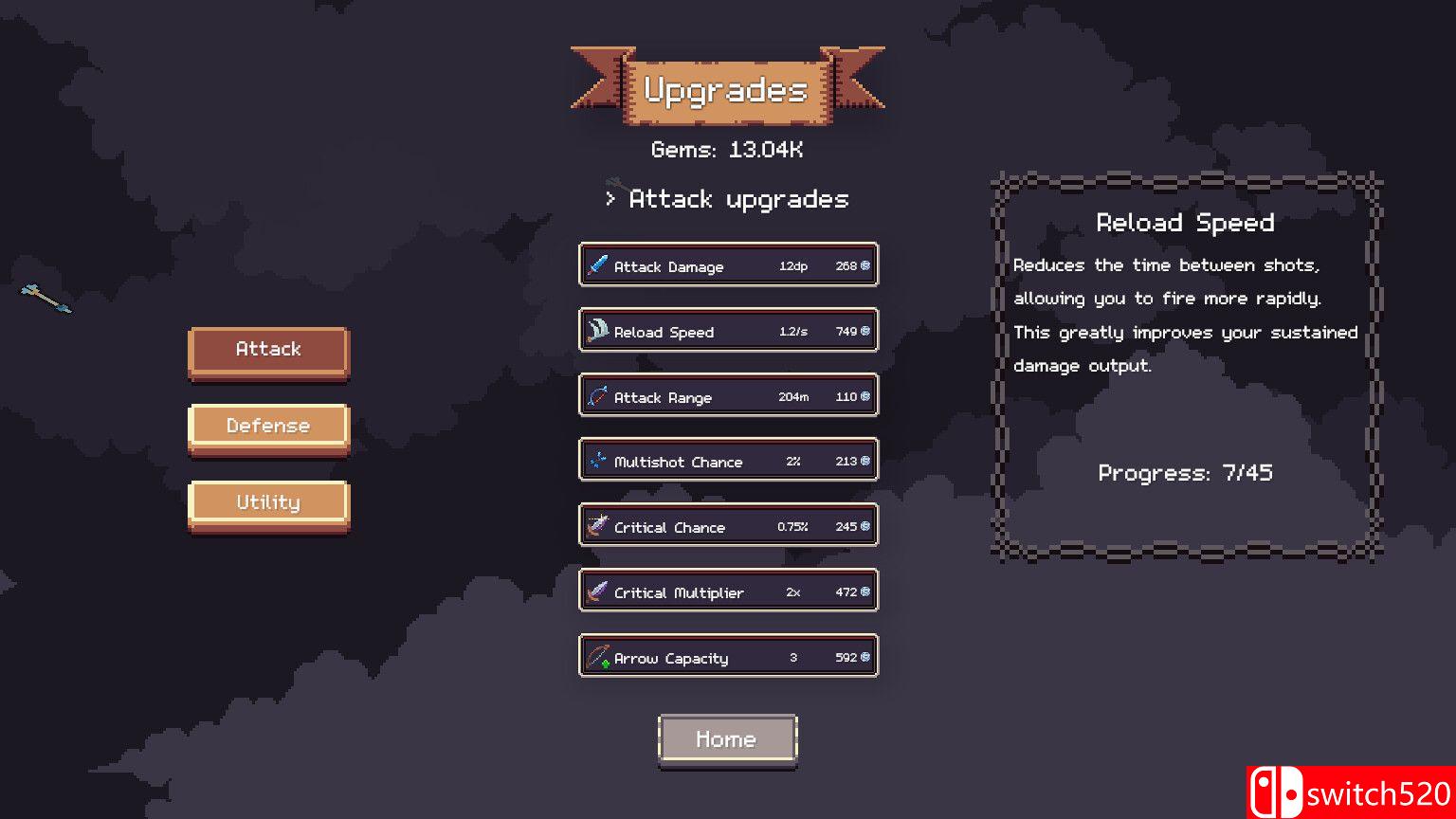Click the Arrow Capacity arrow icon
This screenshot has width=1456, height=819.
[598, 656]
